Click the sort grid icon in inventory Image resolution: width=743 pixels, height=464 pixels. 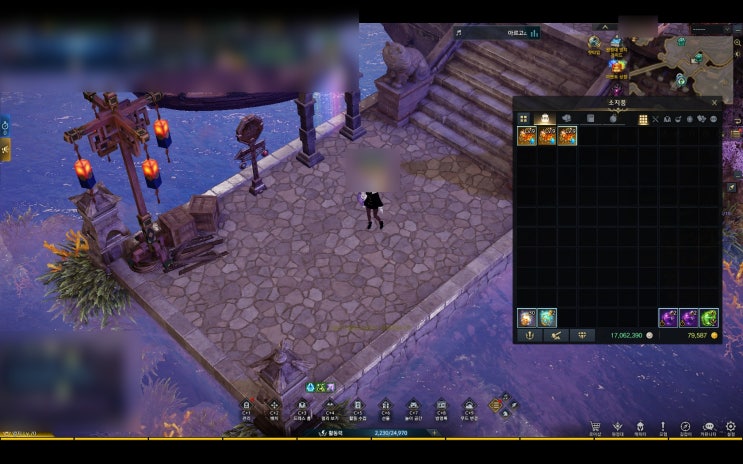tap(643, 119)
